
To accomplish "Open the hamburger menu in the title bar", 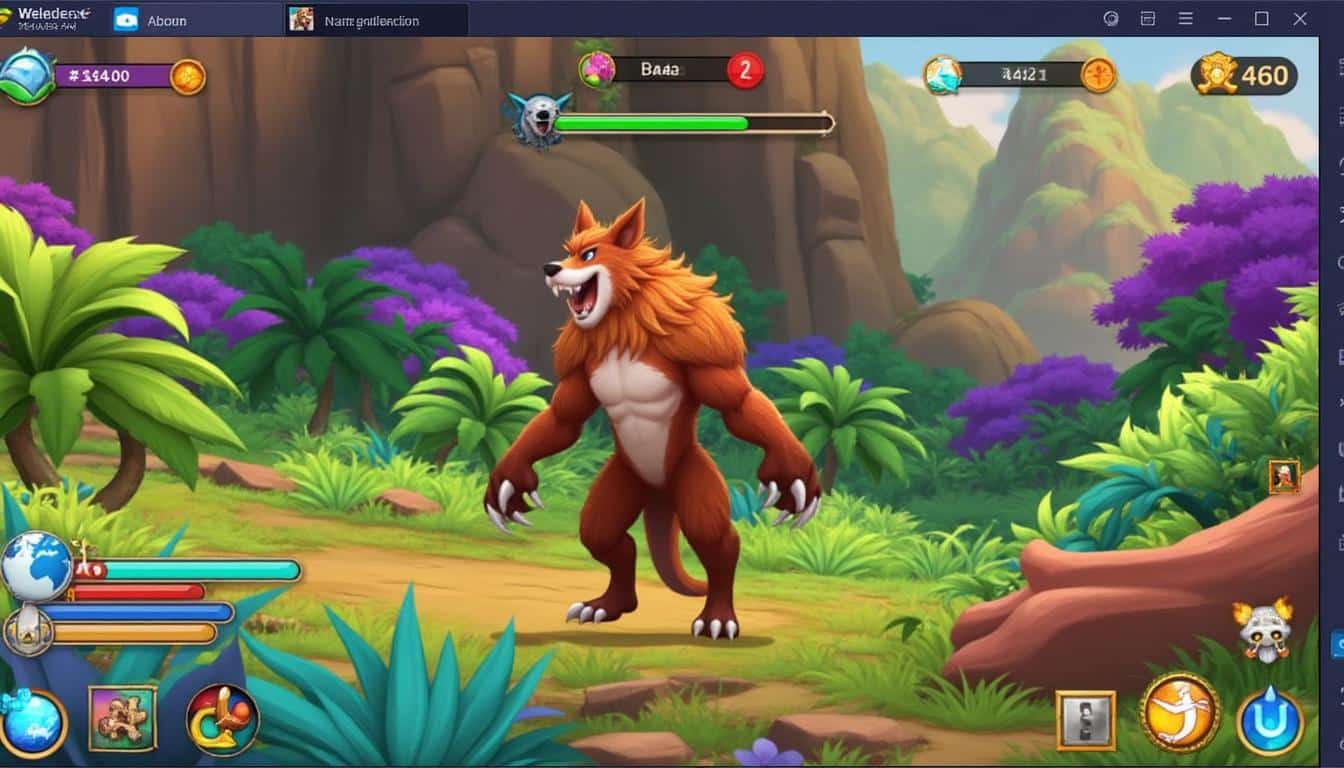I will [1185, 17].
